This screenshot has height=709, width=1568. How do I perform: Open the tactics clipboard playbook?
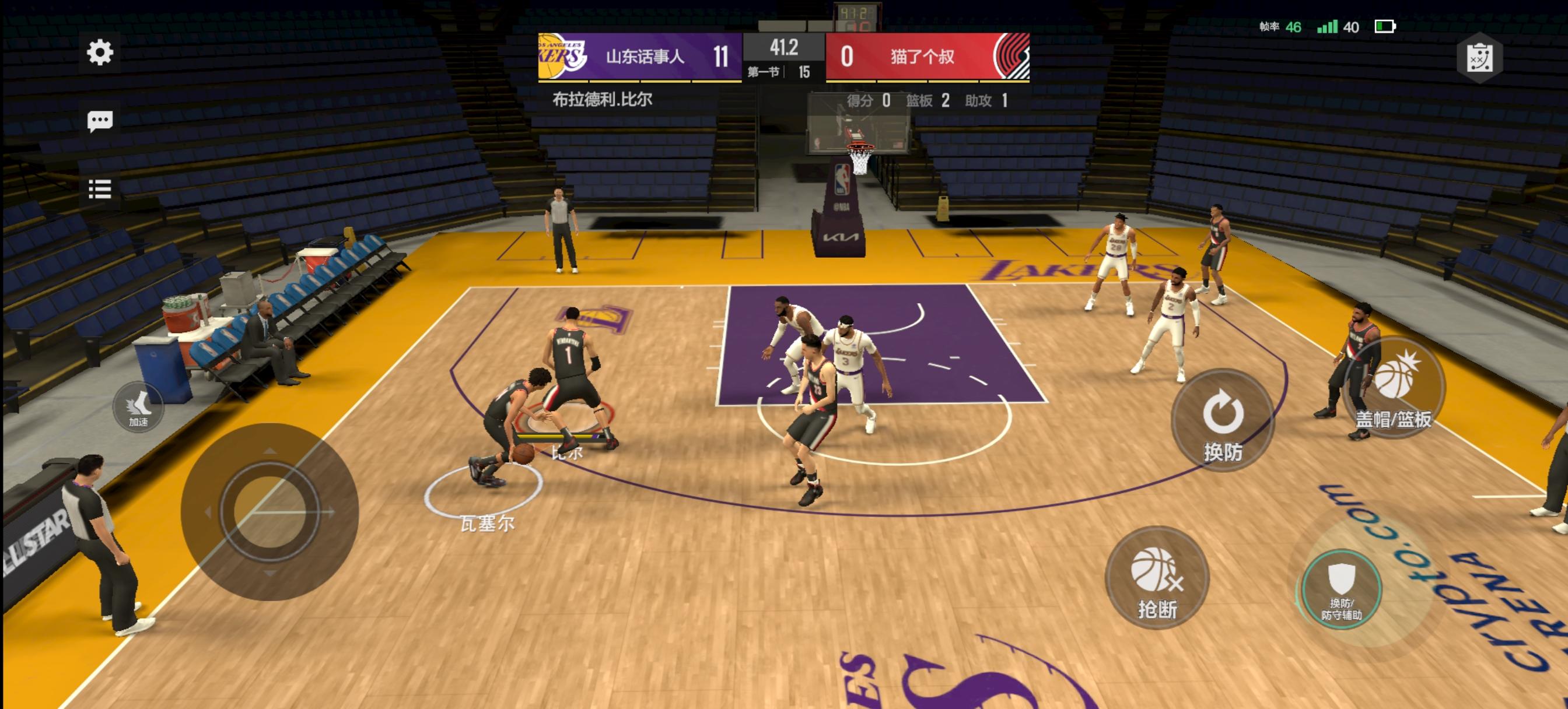tap(1479, 58)
